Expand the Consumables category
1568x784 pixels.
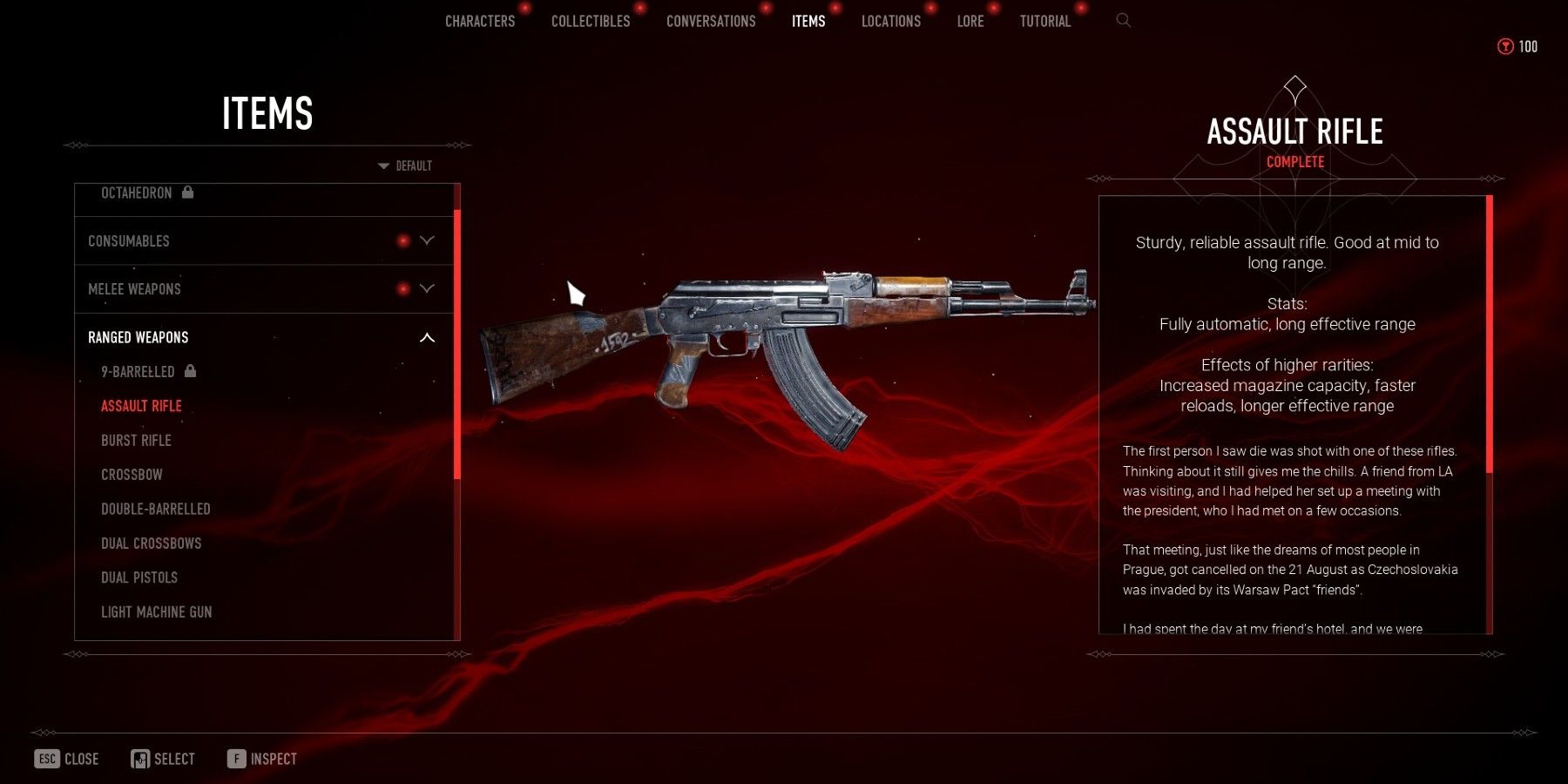tap(261, 241)
